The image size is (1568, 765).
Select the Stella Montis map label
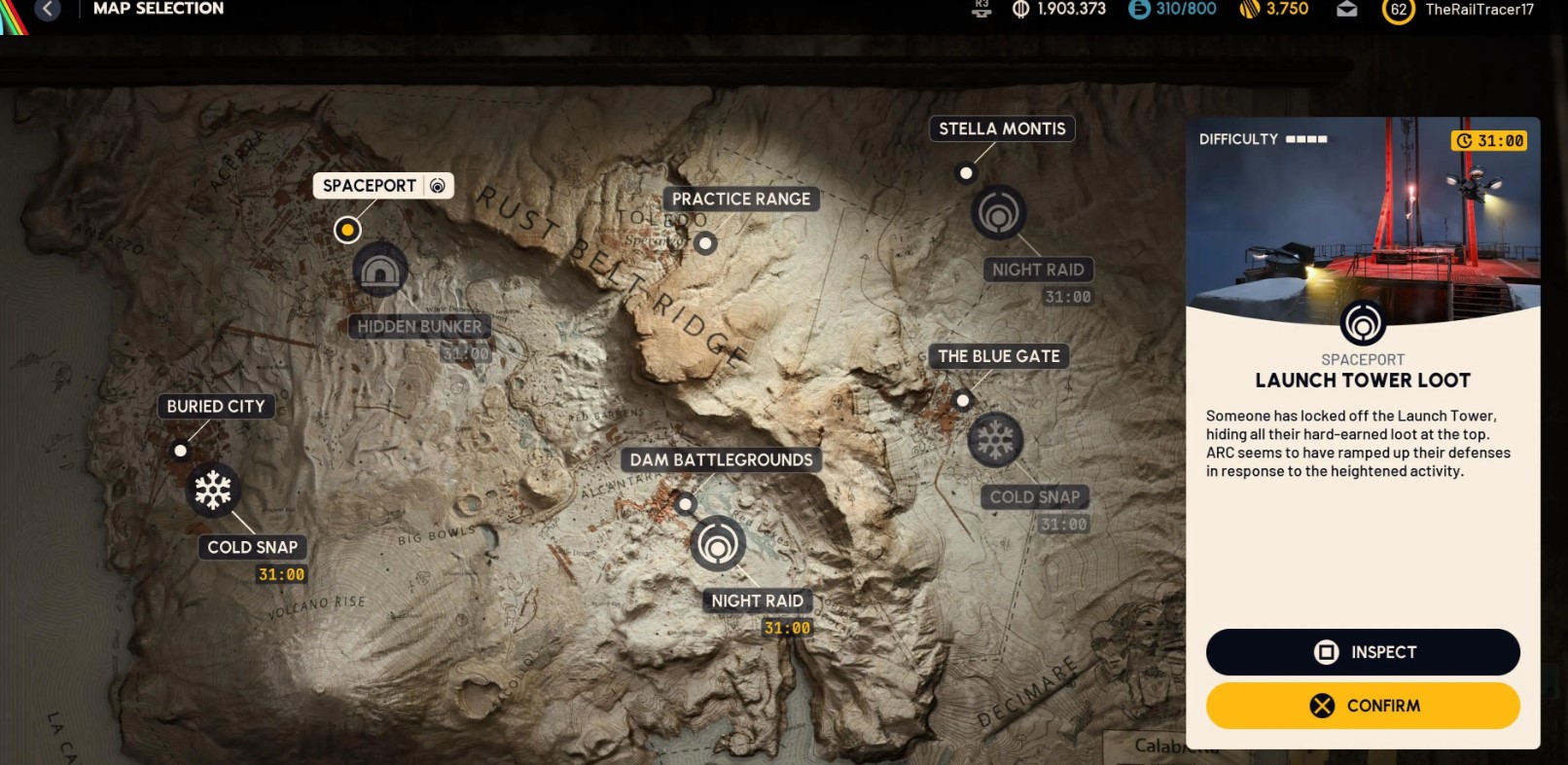[1002, 128]
